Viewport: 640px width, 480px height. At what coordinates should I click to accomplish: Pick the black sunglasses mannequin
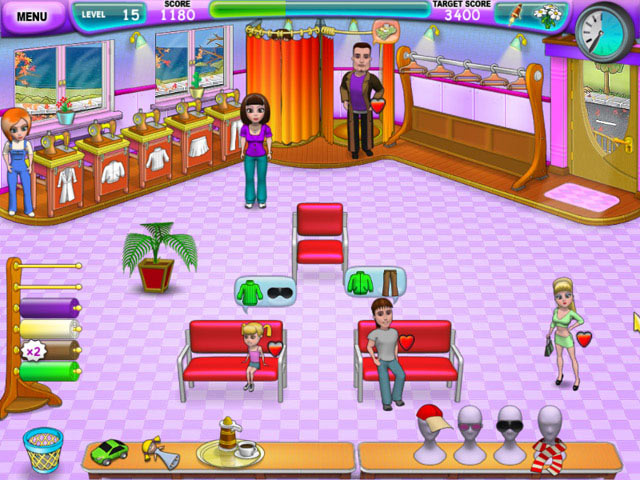pos(509,427)
